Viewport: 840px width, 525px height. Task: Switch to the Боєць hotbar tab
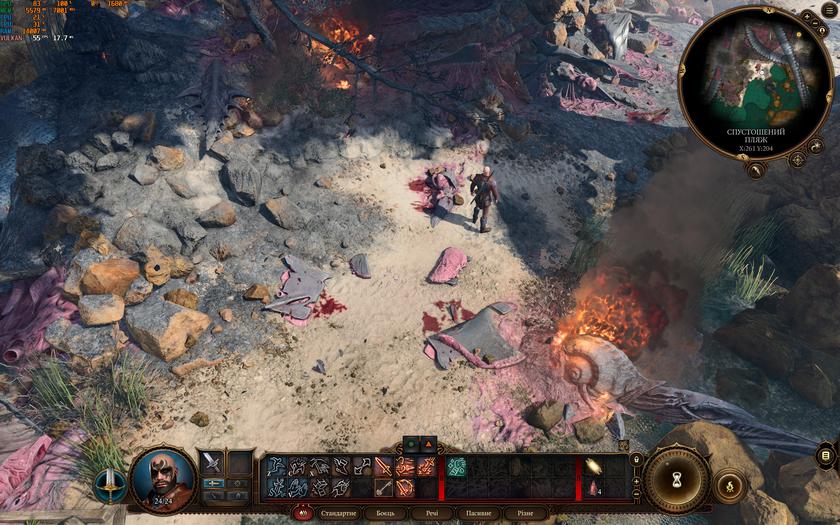[385, 513]
